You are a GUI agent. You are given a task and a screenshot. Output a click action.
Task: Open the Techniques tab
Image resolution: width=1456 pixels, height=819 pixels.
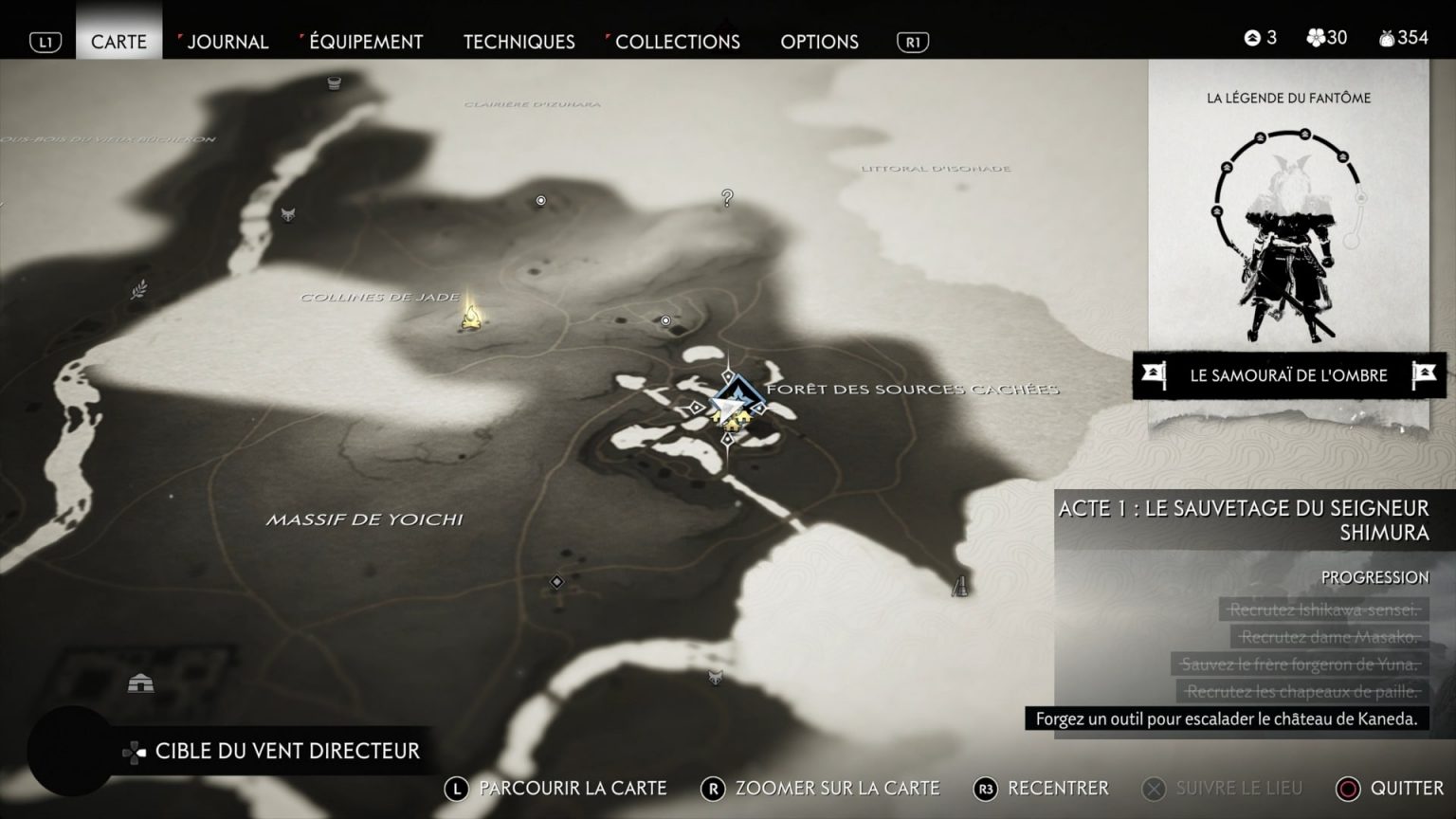click(519, 41)
